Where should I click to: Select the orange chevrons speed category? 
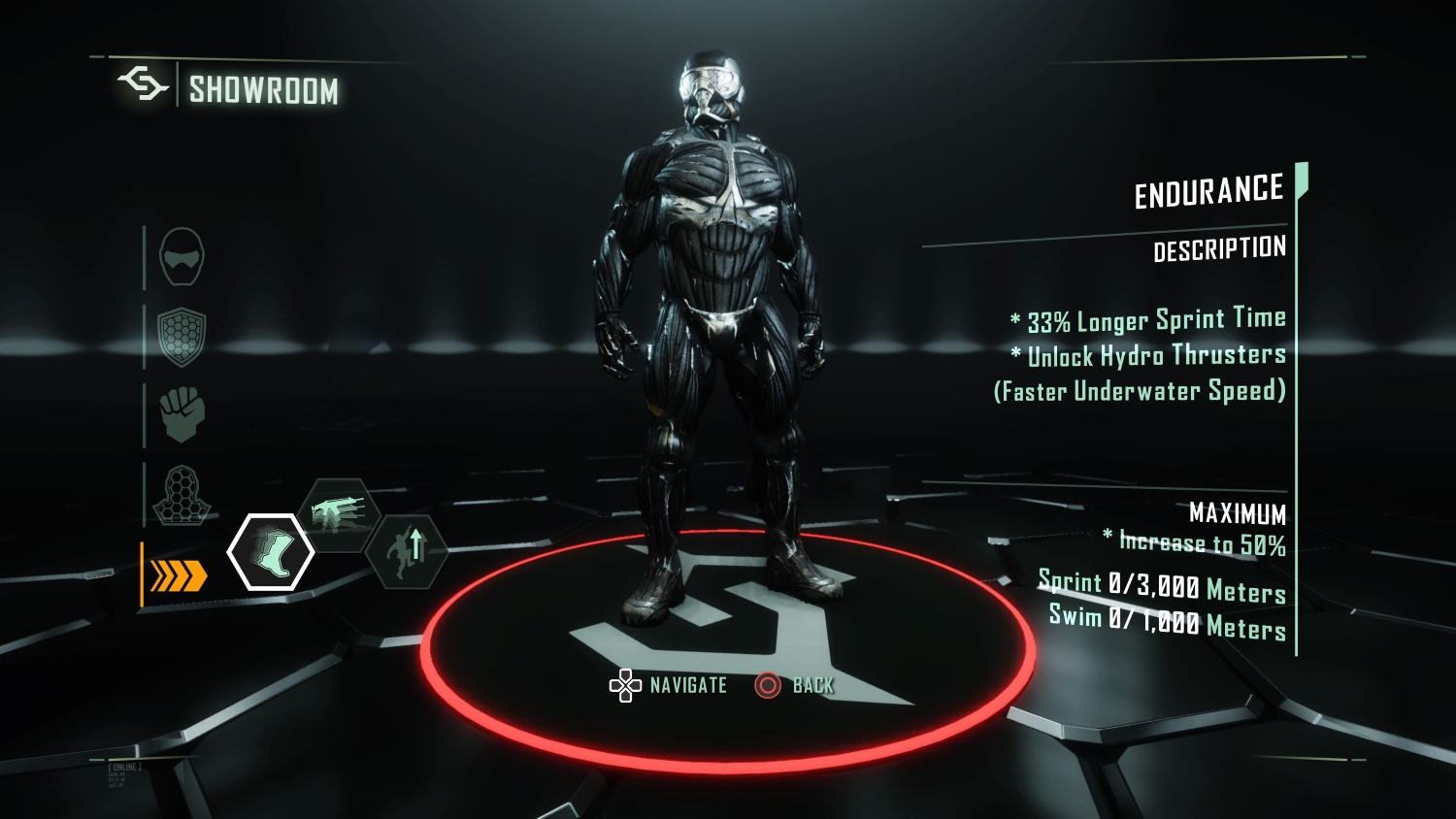pyautogui.click(x=180, y=575)
